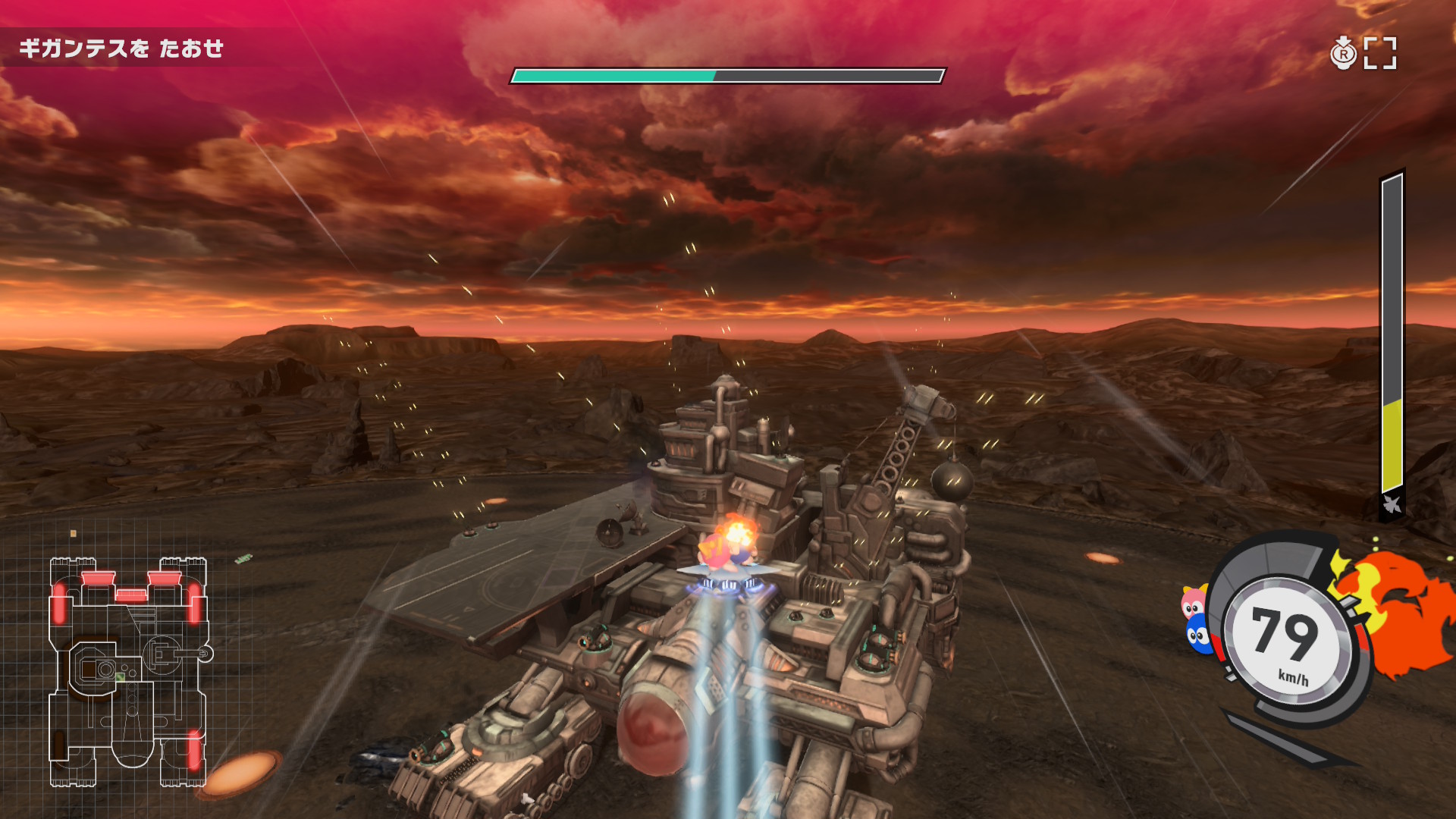The image size is (1456, 819).
Task: Select the blue Kirby rider icon
Action: [1197, 633]
